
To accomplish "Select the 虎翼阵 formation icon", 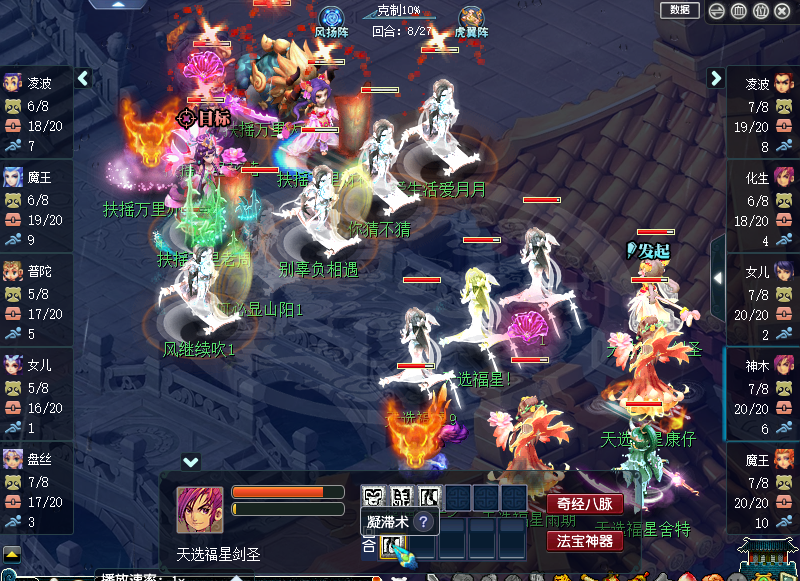I will (471, 19).
